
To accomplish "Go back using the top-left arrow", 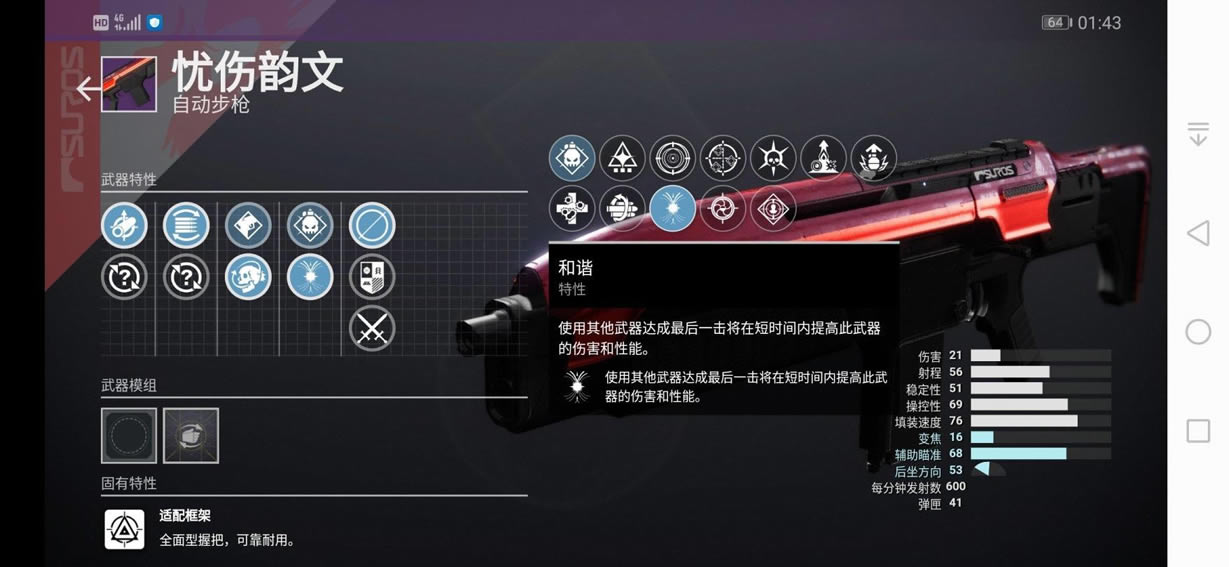I will (88, 89).
